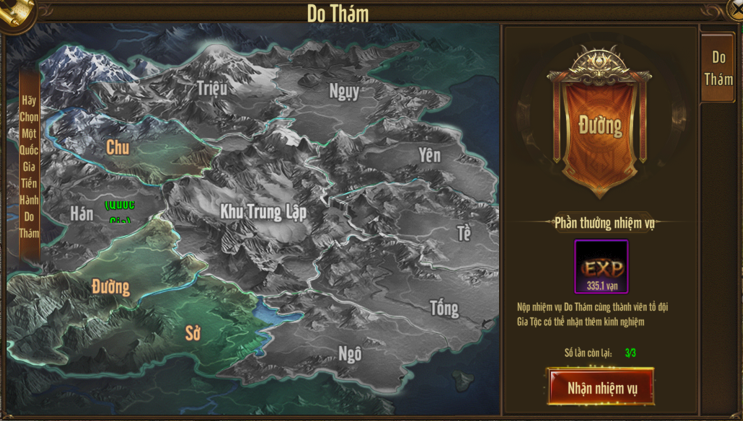Choose the Ngô kingdom region
This screenshot has height=421, width=743.
pos(350,353)
